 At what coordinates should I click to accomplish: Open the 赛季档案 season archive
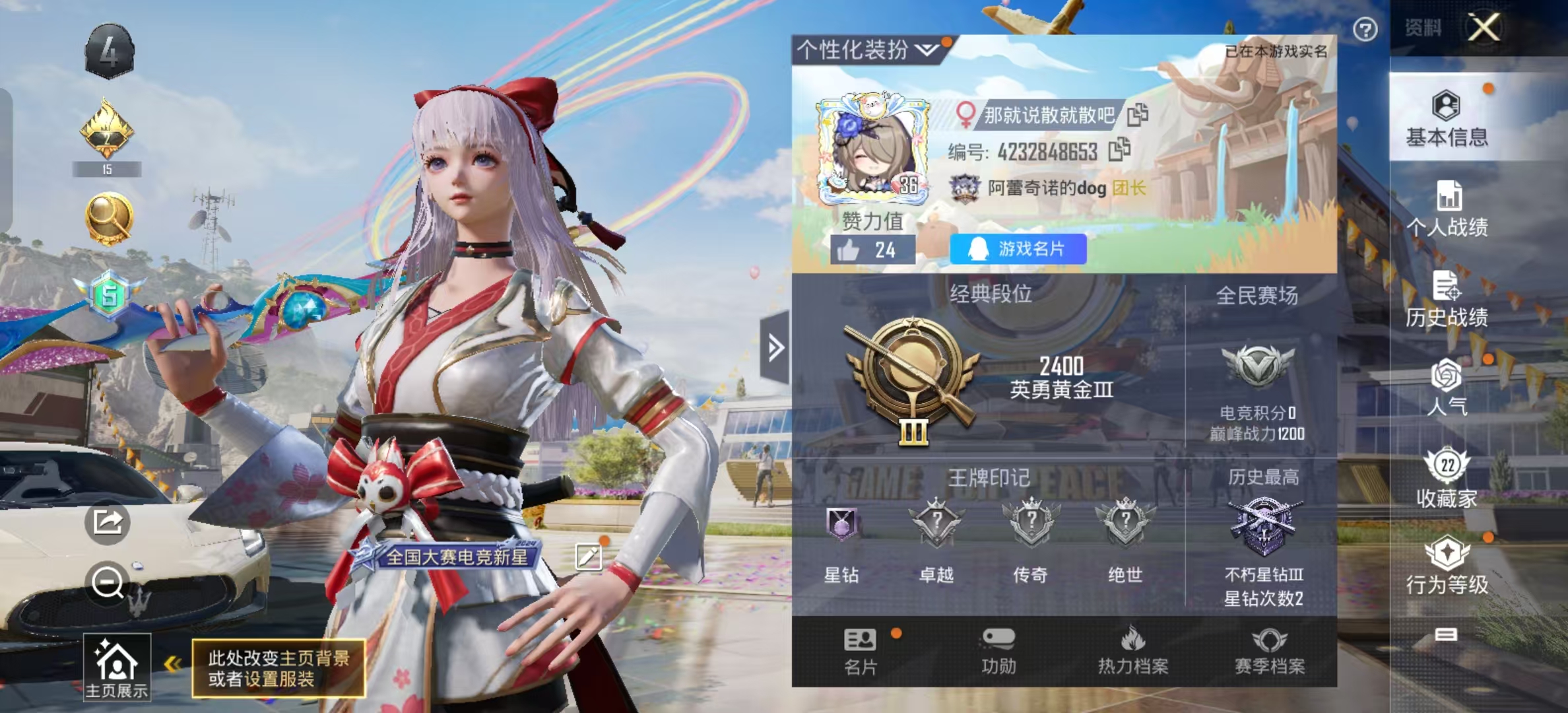pyautogui.click(x=1270, y=651)
